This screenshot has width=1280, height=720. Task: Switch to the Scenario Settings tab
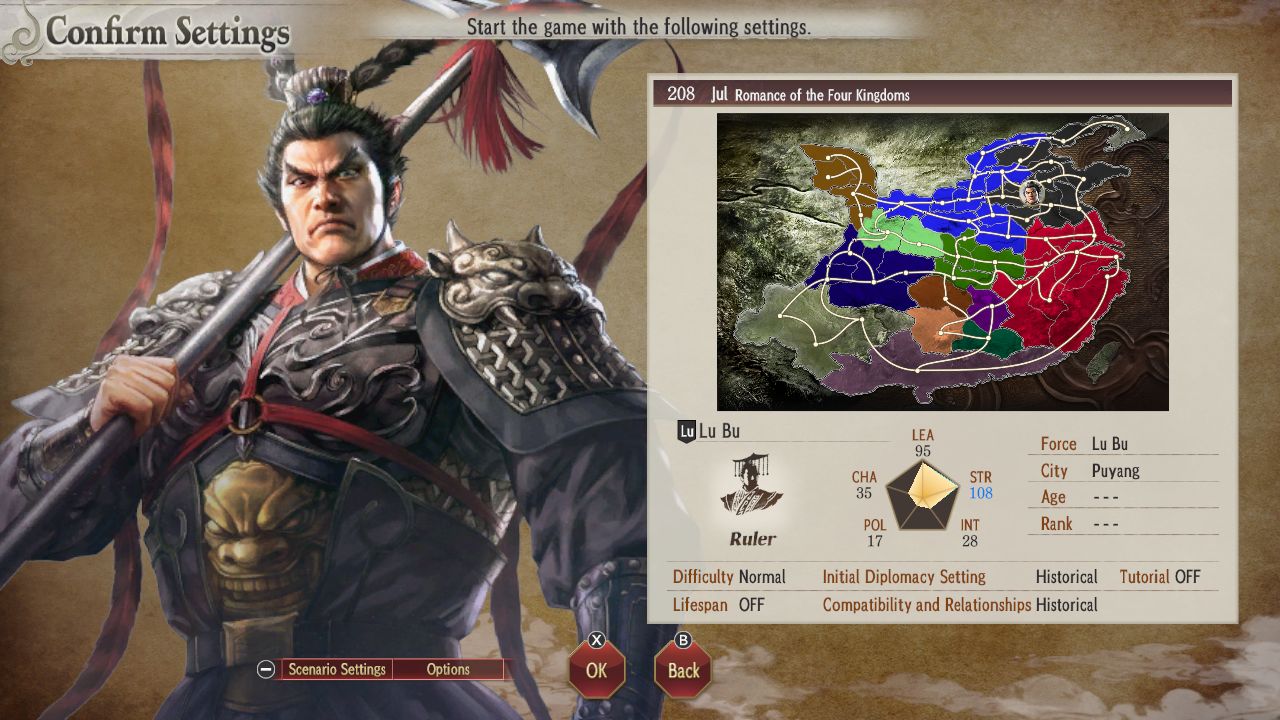tap(336, 669)
